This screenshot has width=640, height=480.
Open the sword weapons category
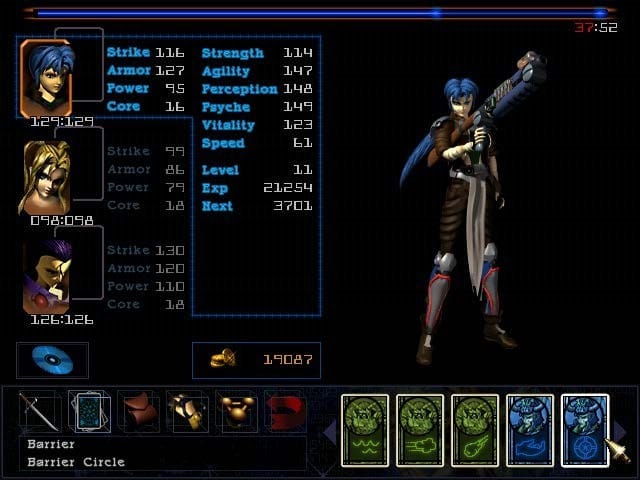coord(39,412)
